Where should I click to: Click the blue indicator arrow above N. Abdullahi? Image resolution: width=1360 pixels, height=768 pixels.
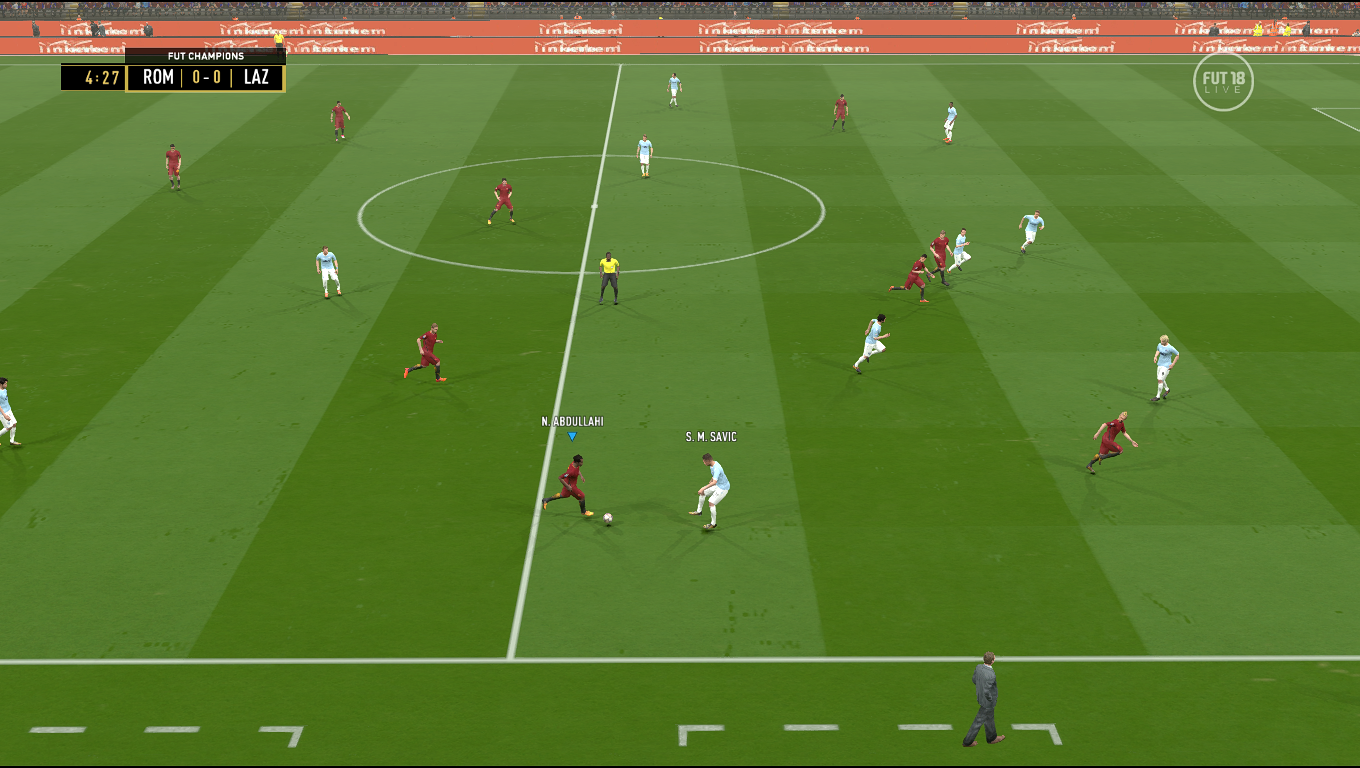(572, 437)
